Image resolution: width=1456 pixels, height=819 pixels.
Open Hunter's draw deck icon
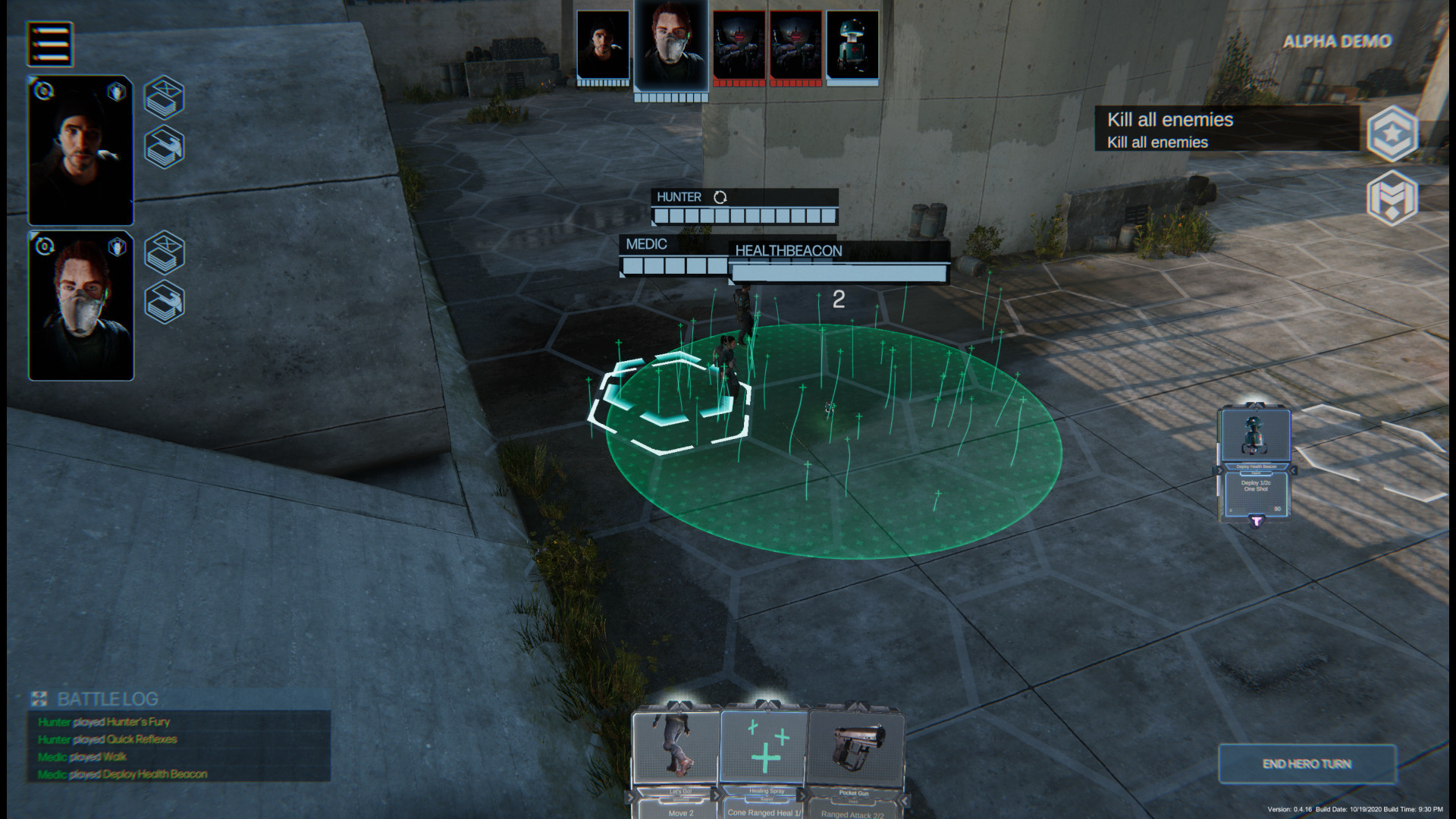[x=165, y=147]
